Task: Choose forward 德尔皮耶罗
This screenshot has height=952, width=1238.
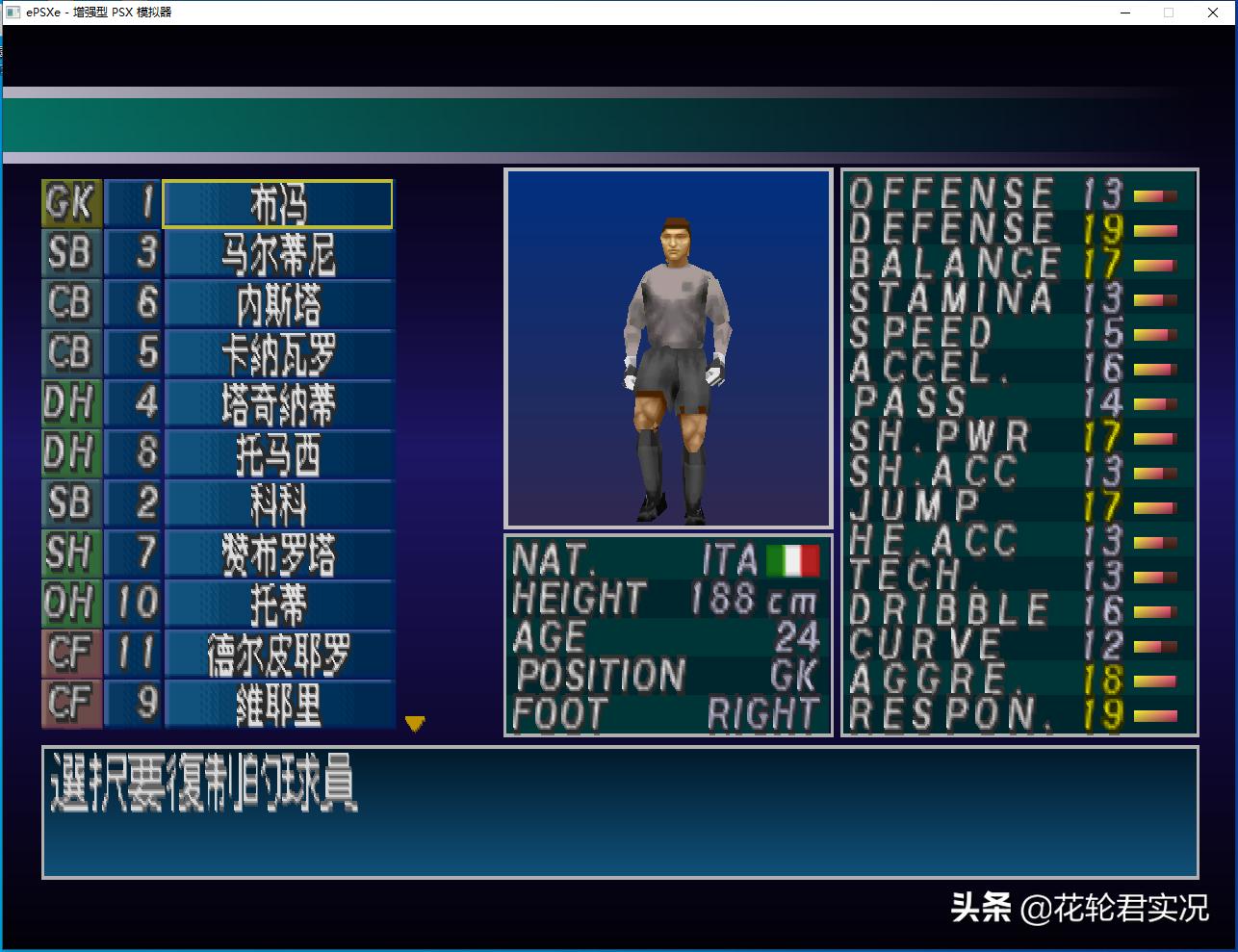Action: pyautogui.click(x=279, y=655)
